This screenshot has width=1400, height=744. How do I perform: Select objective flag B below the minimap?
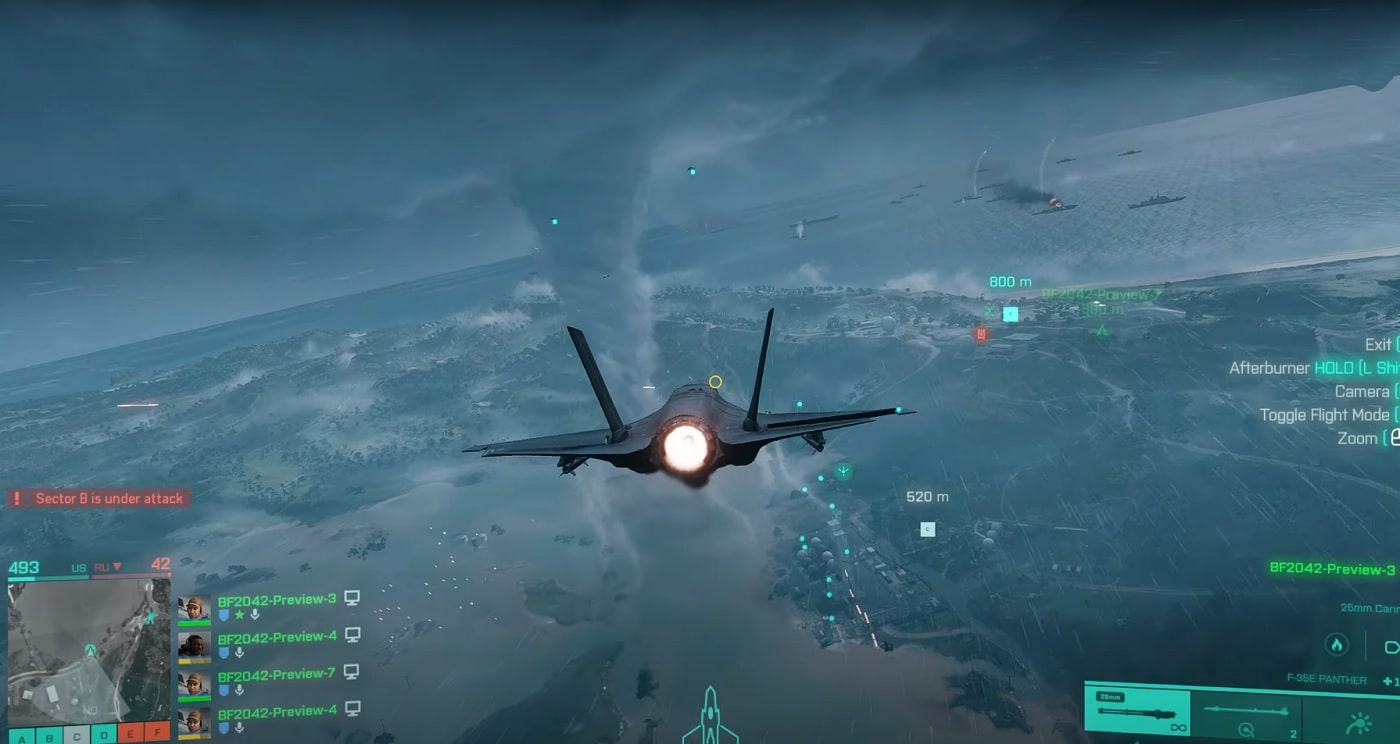(49, 737)
